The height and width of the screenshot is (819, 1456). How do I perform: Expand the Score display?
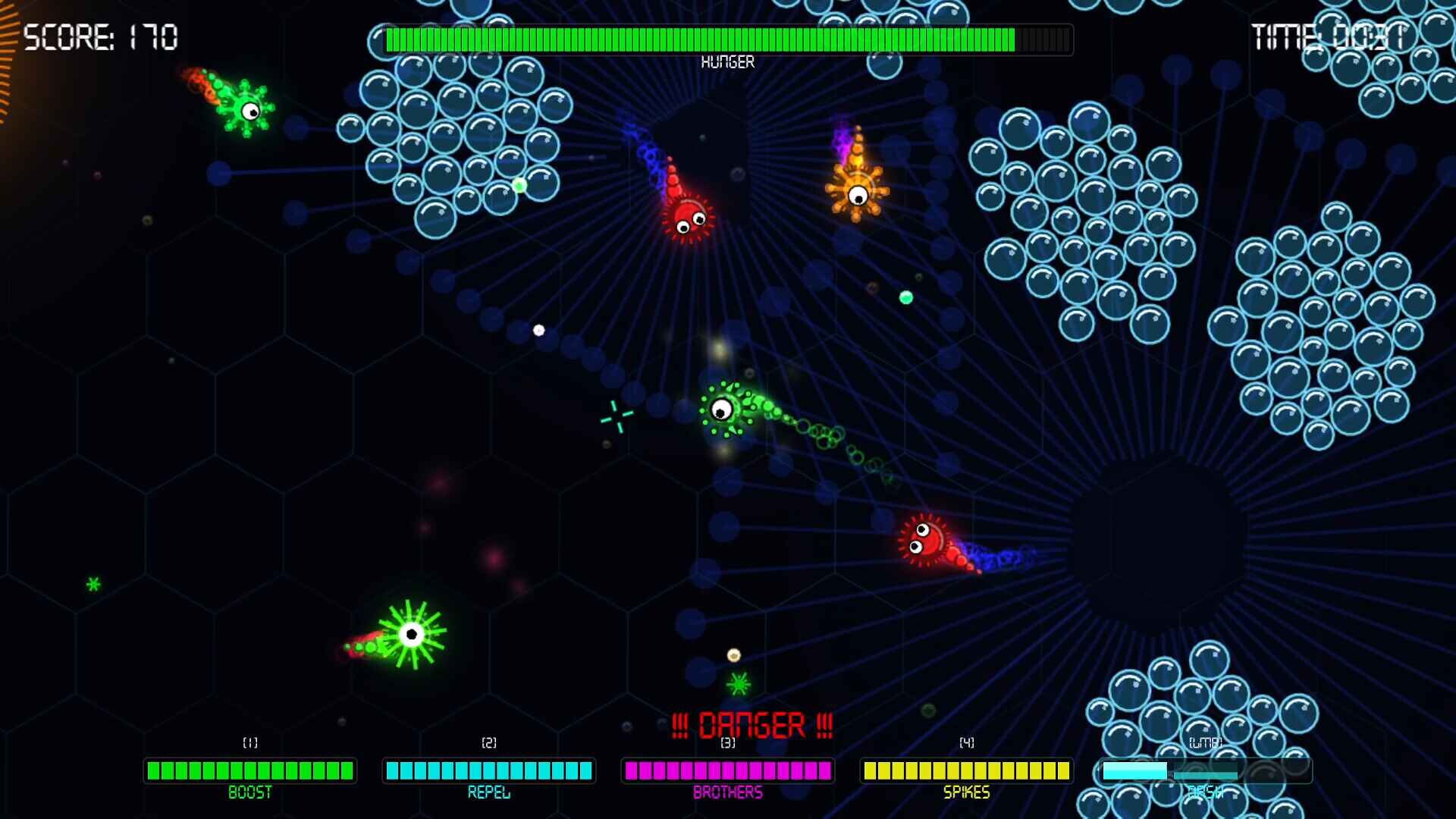101,36
